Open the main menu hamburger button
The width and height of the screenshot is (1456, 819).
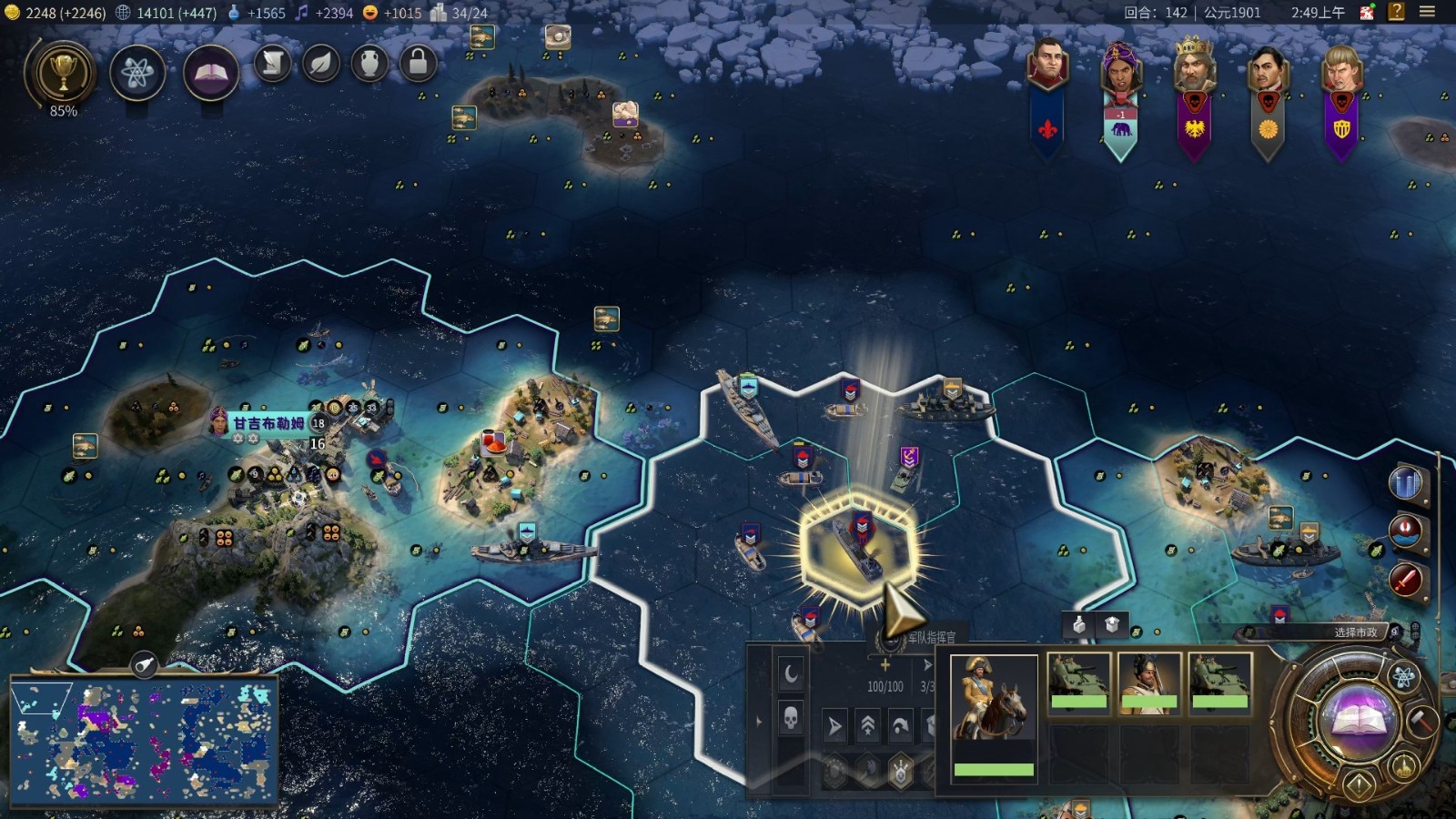[1427, 12]
